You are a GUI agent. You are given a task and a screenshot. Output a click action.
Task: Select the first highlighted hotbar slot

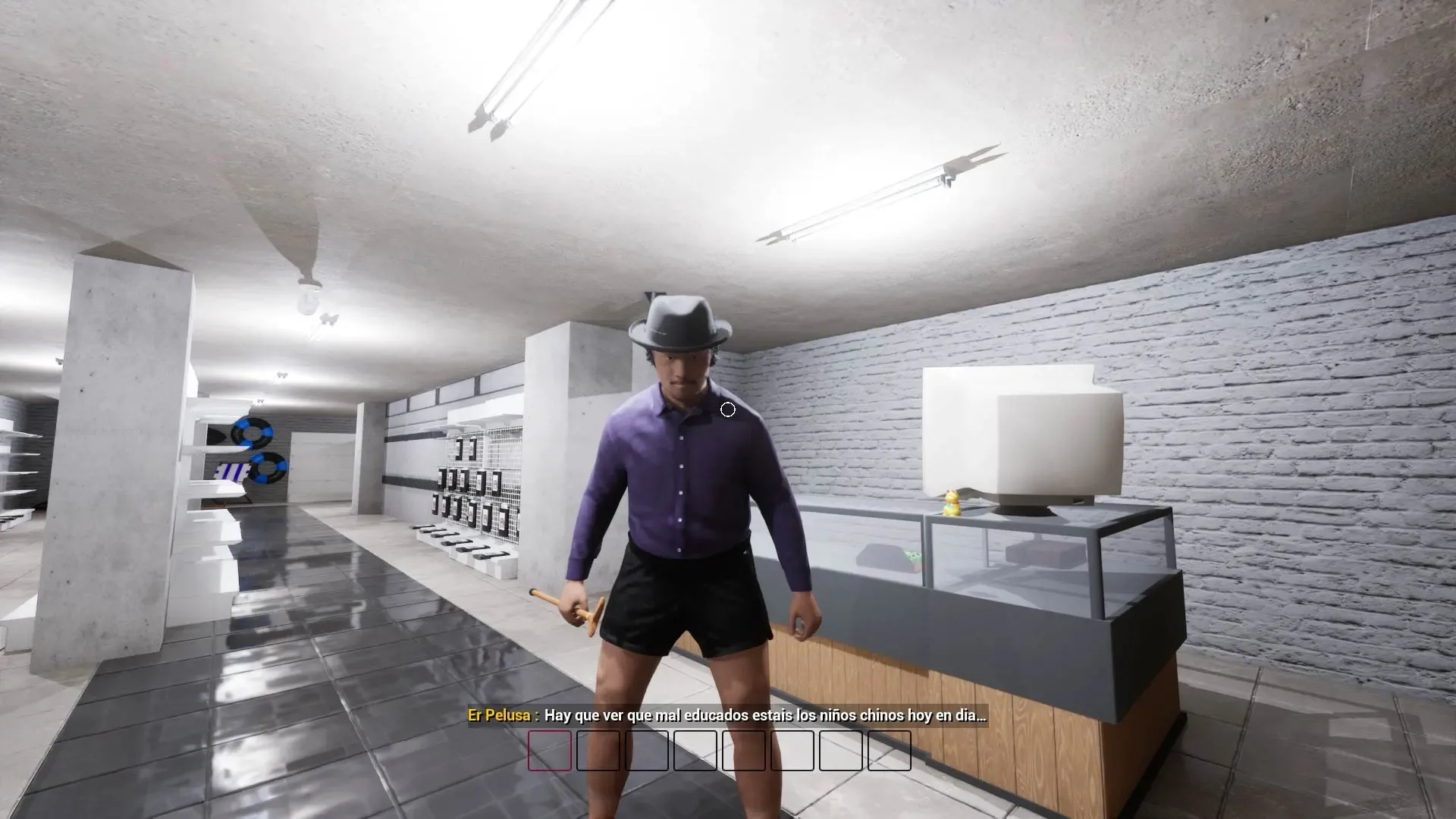pyautogui.click(x=548, y=752)
